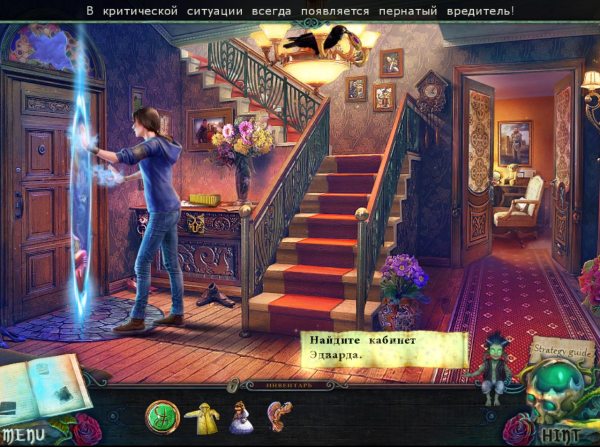Open the MENU button
Image resolution: width=600 pixels, height=447 pixels.
point(23,435)
